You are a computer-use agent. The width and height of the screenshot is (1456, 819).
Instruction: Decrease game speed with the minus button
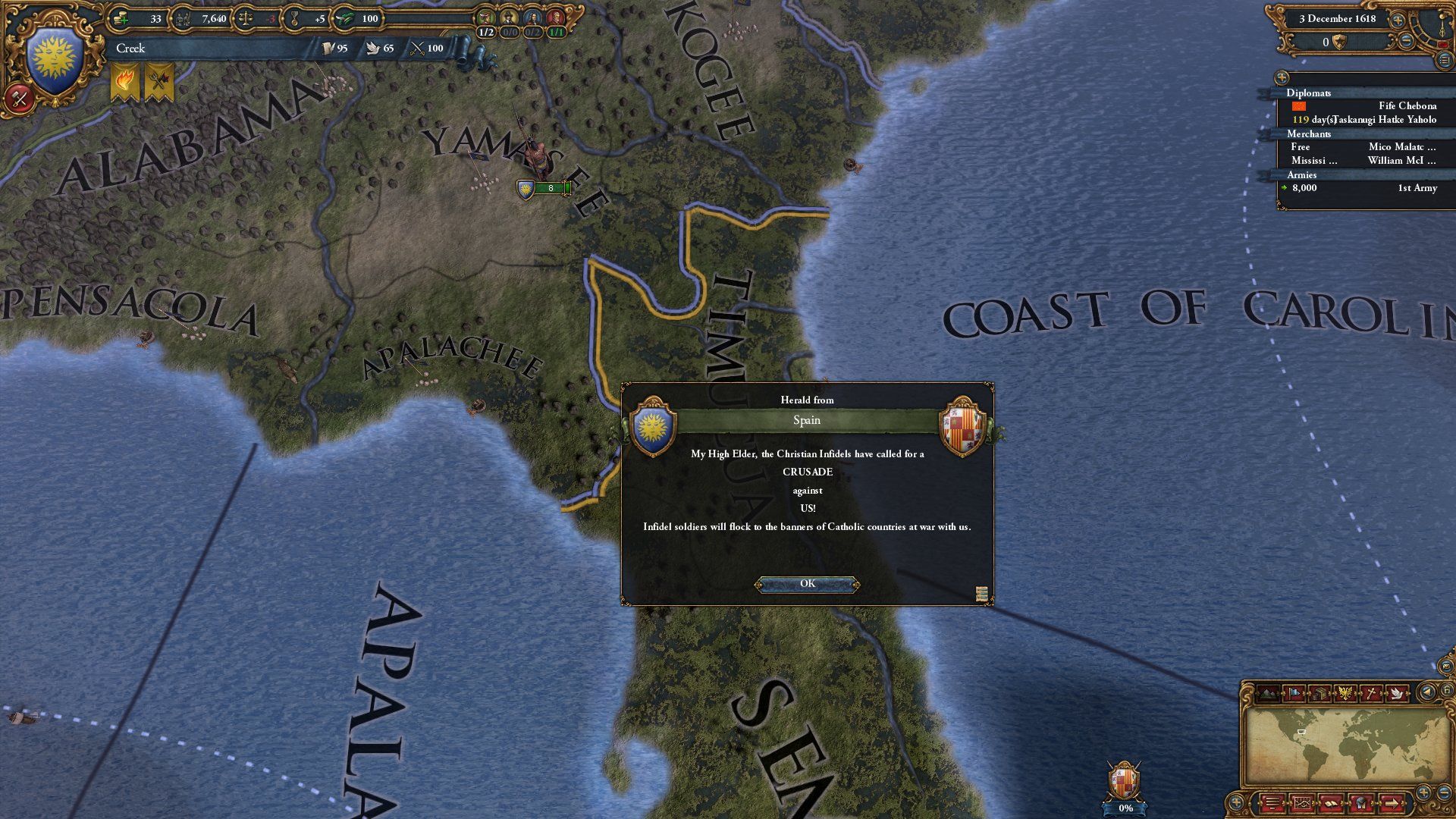pos(1405,42)
